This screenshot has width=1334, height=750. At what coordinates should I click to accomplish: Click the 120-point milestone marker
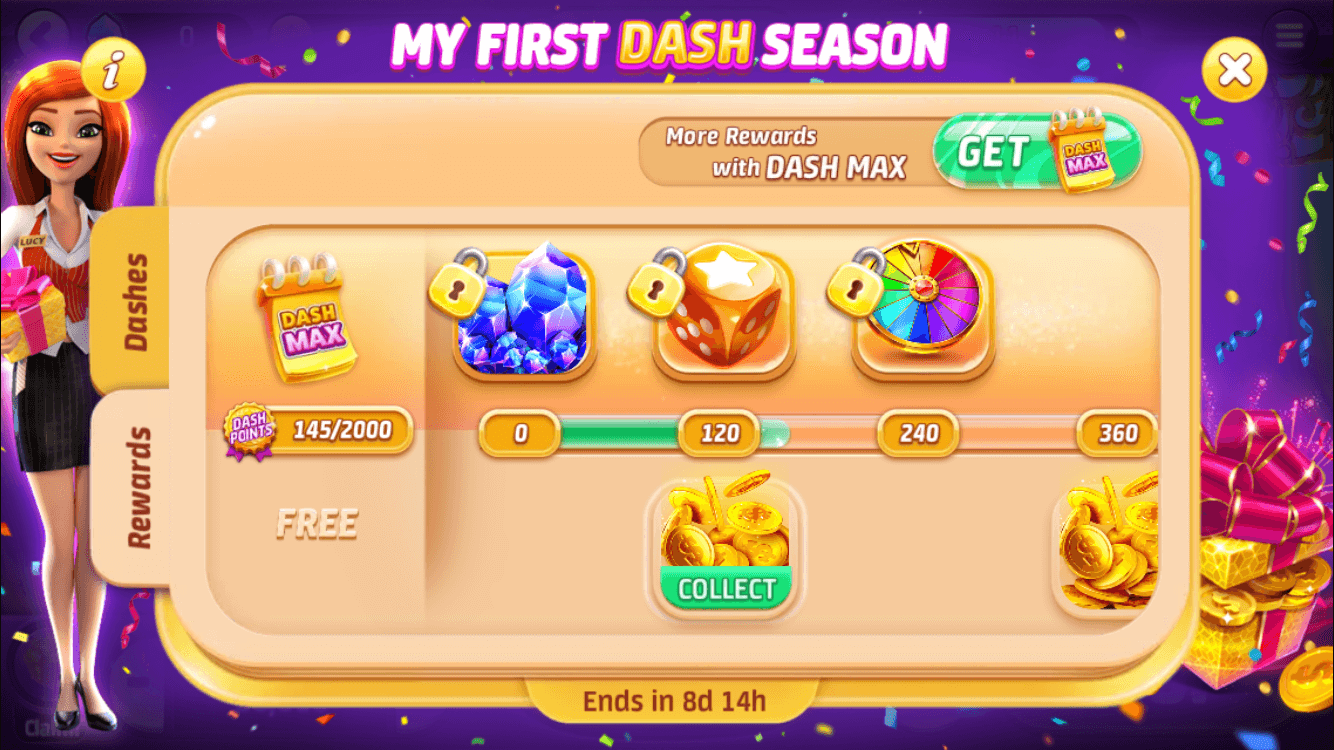[722, 433]
